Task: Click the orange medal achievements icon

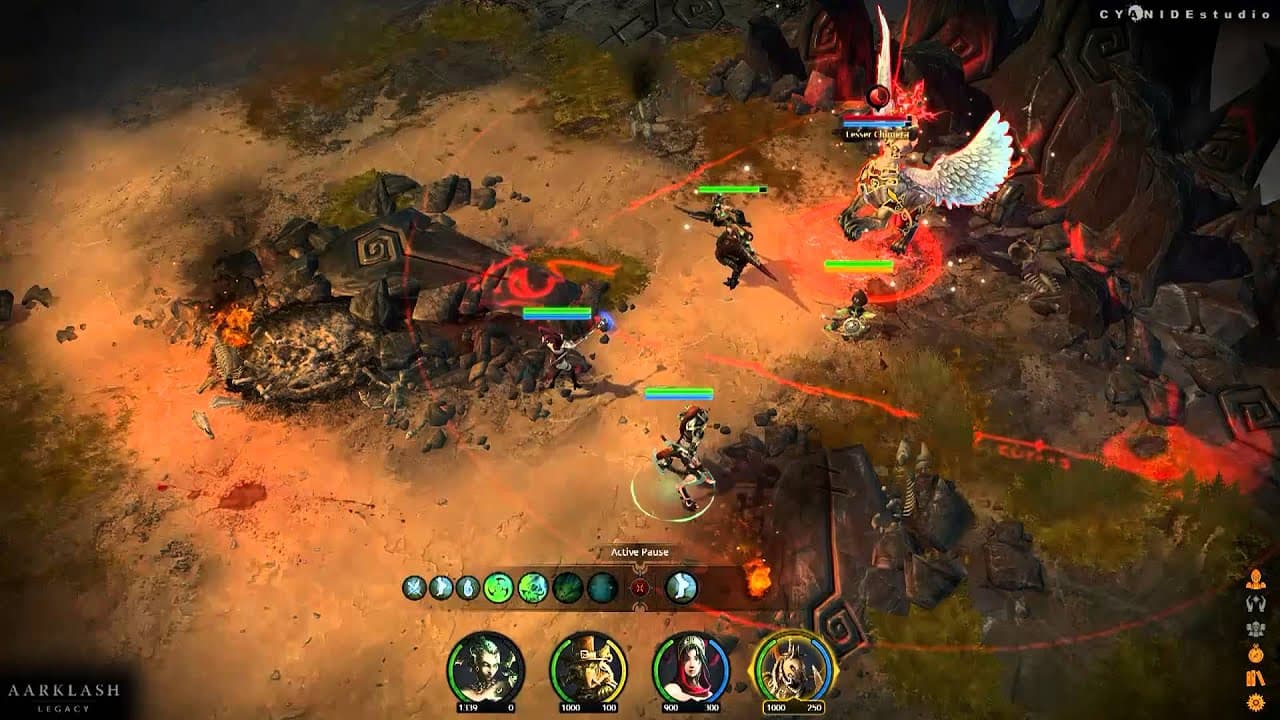Action: 1255,653
